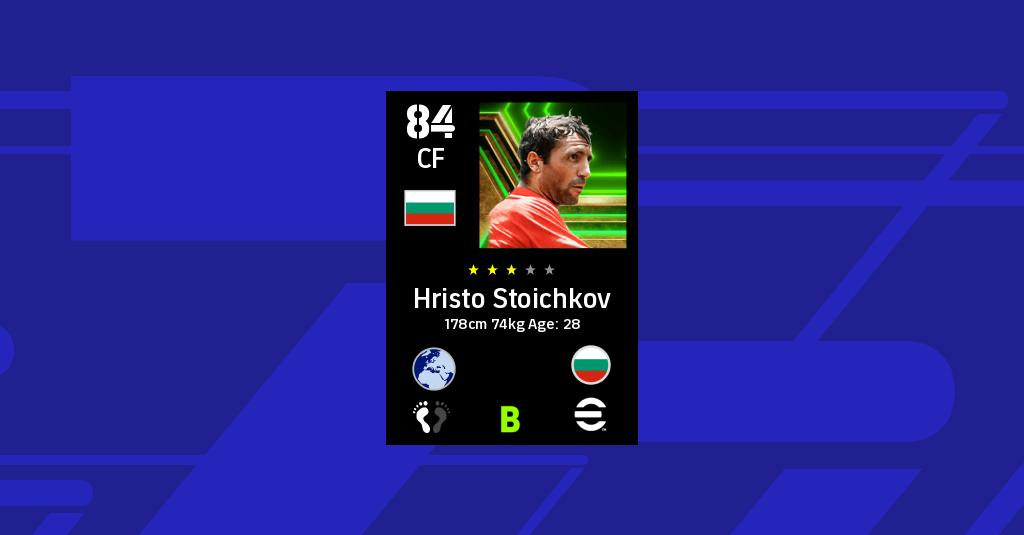Click the green B form icon
Image resolution: width=1024 pixels, height=535 pixels.
[510, 419]
